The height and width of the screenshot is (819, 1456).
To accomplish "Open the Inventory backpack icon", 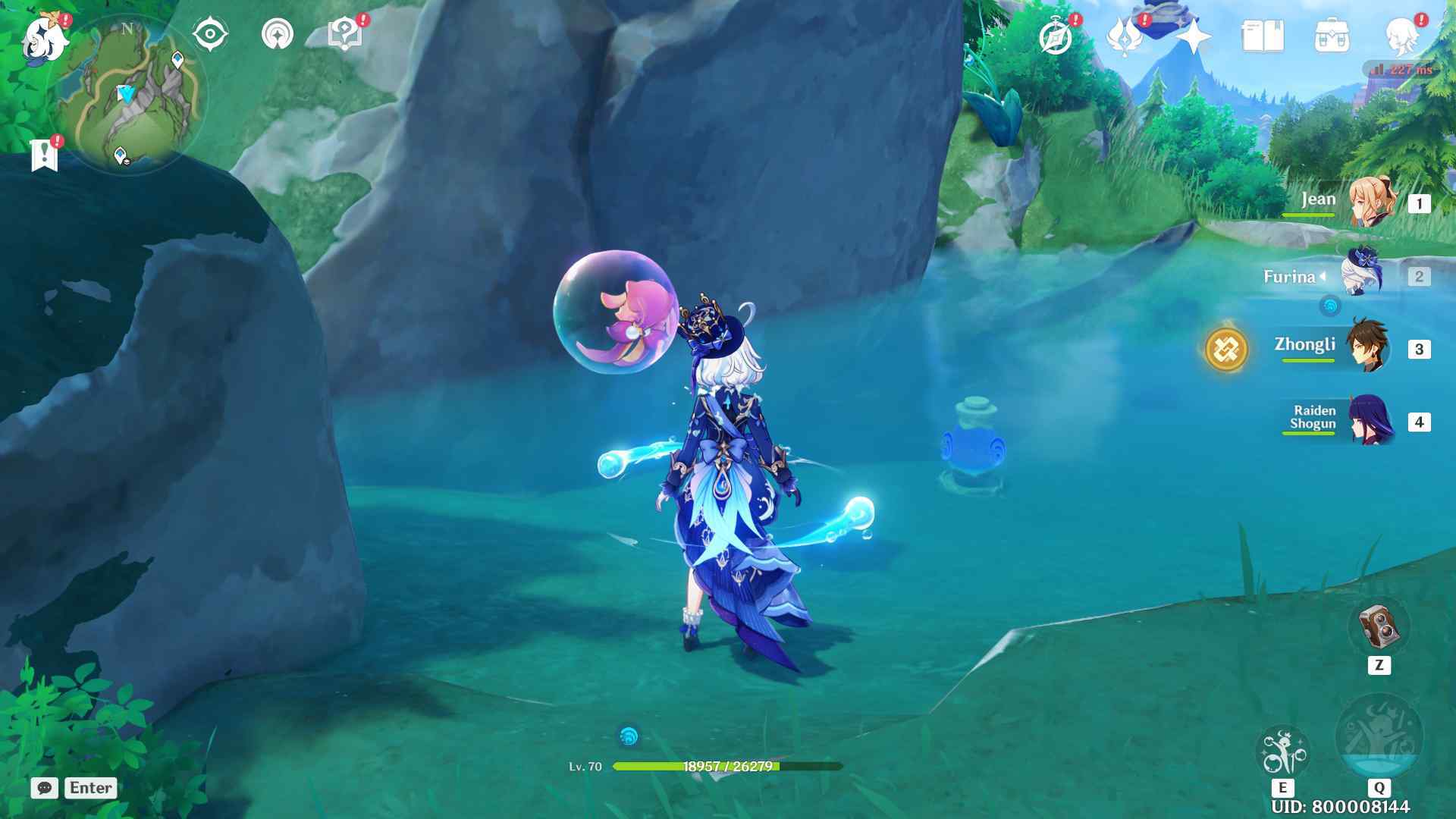I will 1332,36.
